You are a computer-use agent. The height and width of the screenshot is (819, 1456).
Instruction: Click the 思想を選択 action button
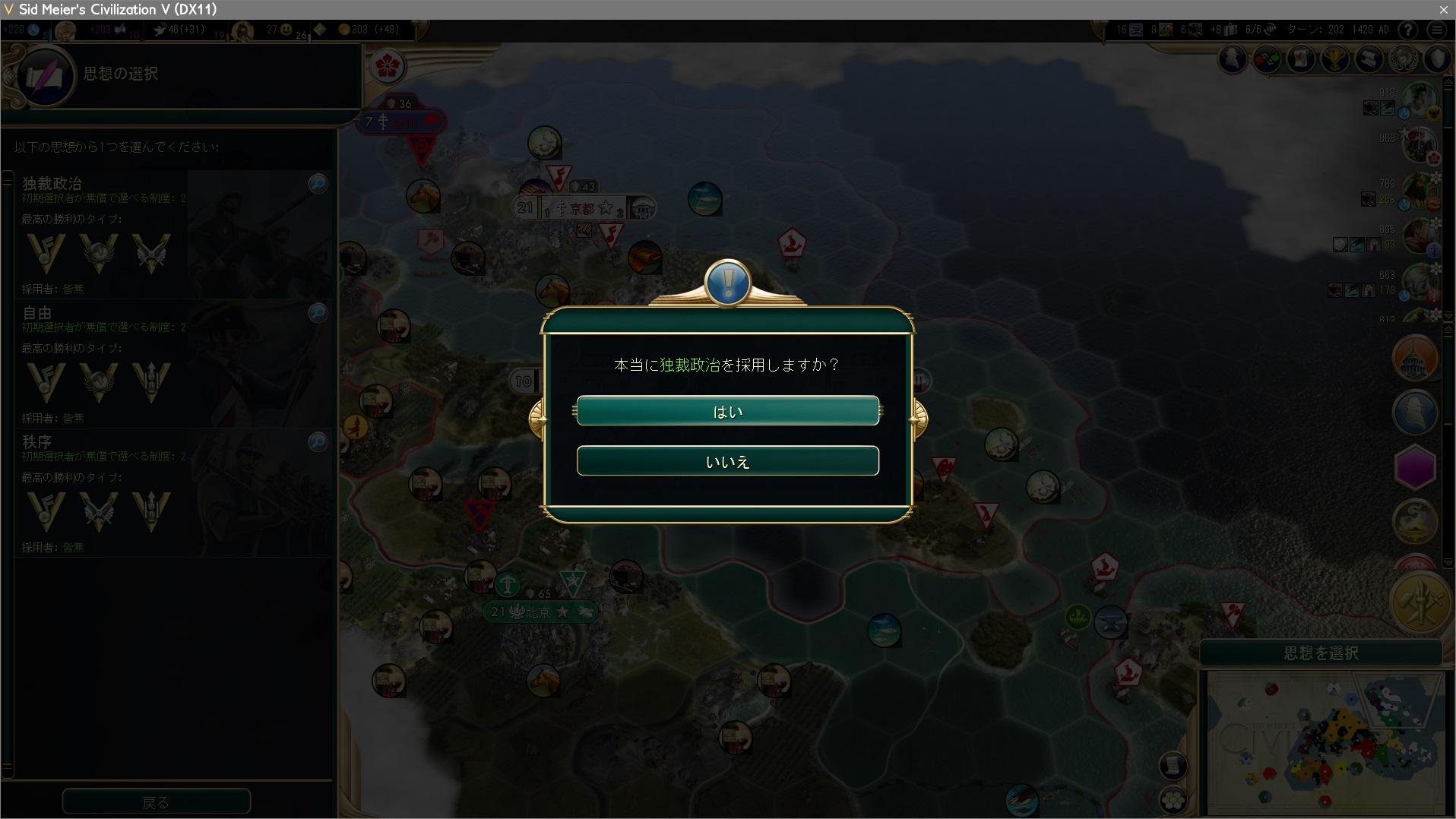1321,653
